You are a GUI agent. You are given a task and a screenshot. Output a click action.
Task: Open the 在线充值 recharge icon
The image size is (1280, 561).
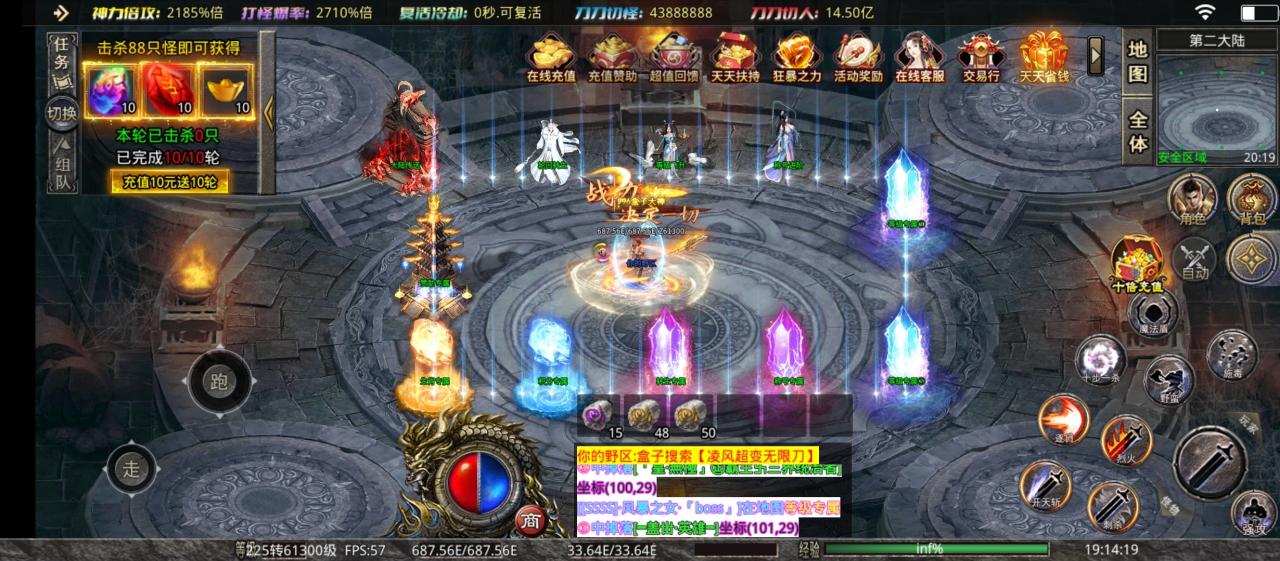point(551,58)
